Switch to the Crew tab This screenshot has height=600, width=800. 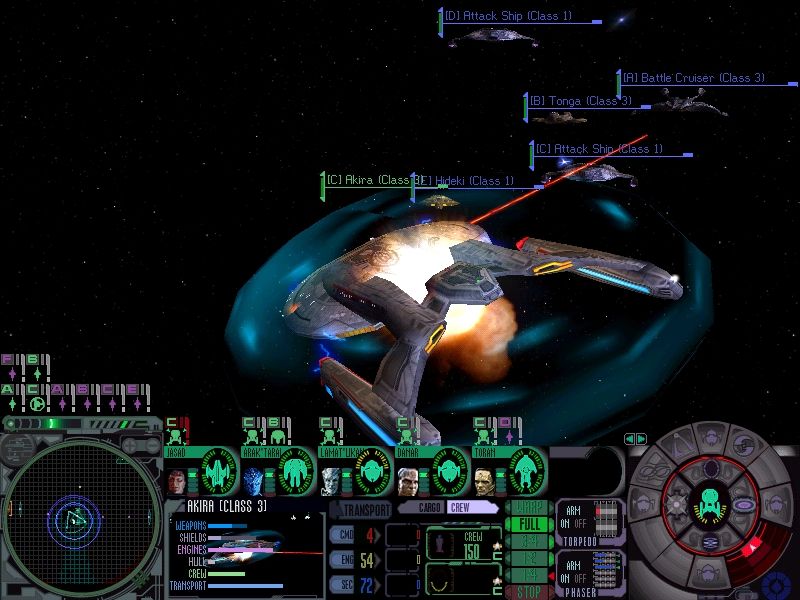tap(462, 507)
